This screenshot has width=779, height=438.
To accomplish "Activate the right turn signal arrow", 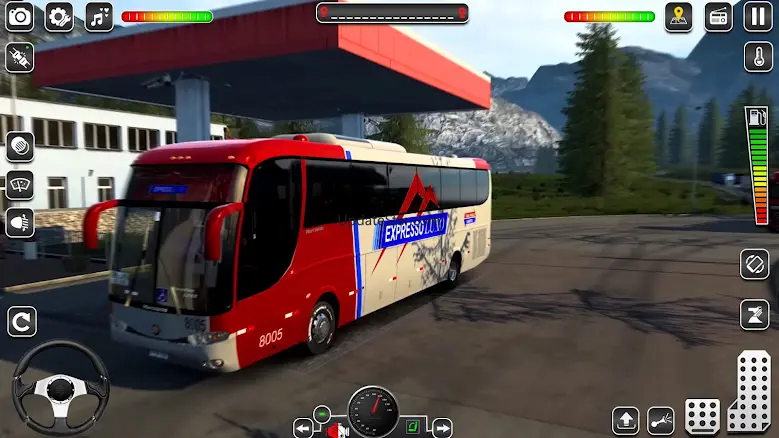I will (x=441, y=428).
